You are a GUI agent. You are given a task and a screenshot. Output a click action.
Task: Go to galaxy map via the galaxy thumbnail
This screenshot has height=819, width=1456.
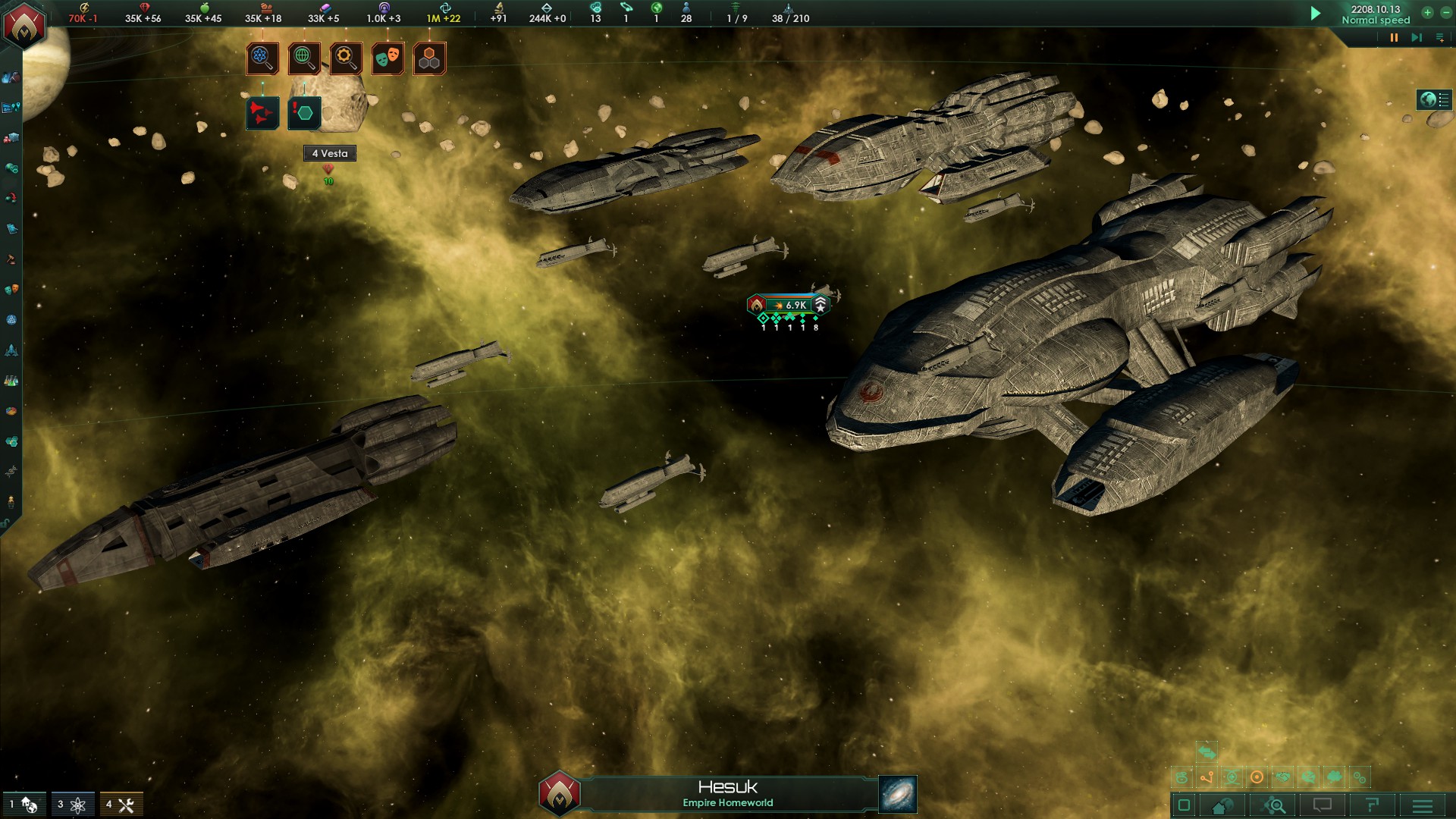898,794
